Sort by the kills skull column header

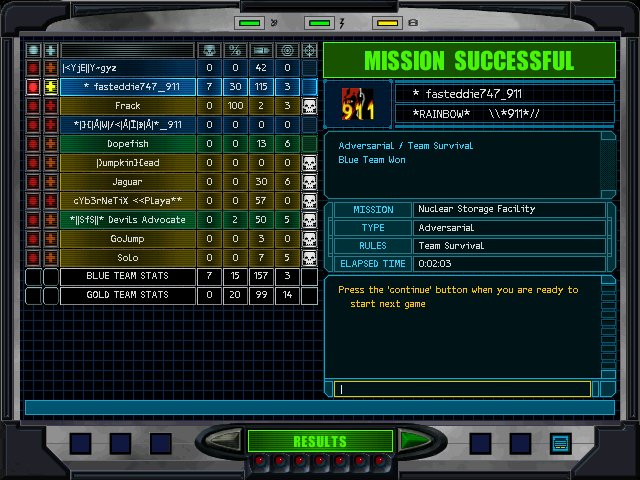coord(209,50)
